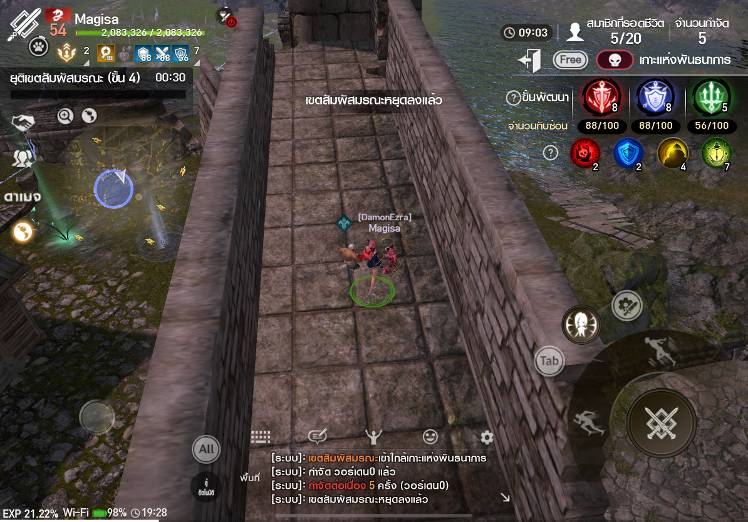The image size is (748, 522).
Task: Open Magisa's crossed-swords character portrait
Action: coord(22,20)
